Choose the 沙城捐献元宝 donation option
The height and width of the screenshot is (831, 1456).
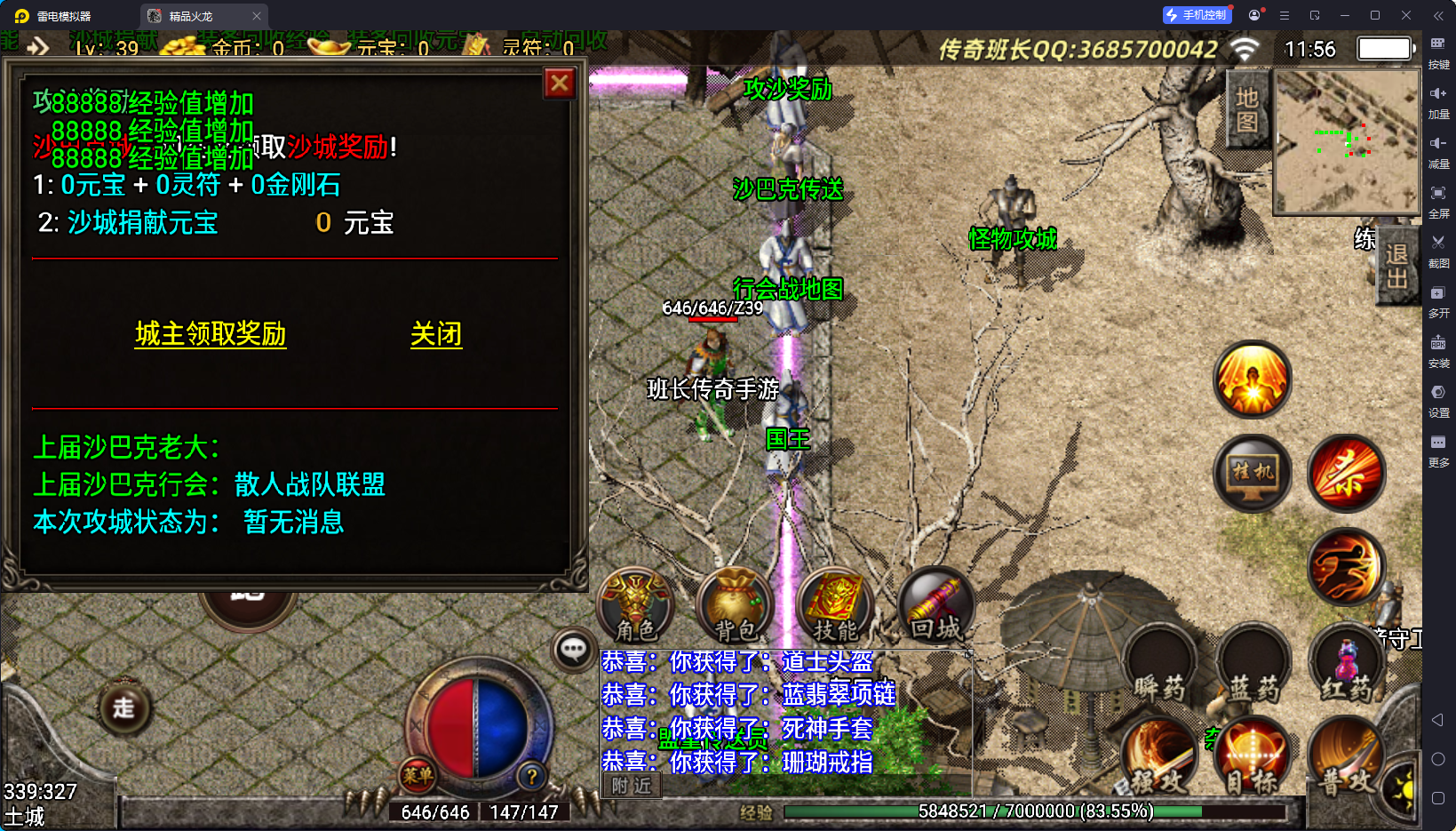point(142,222)
